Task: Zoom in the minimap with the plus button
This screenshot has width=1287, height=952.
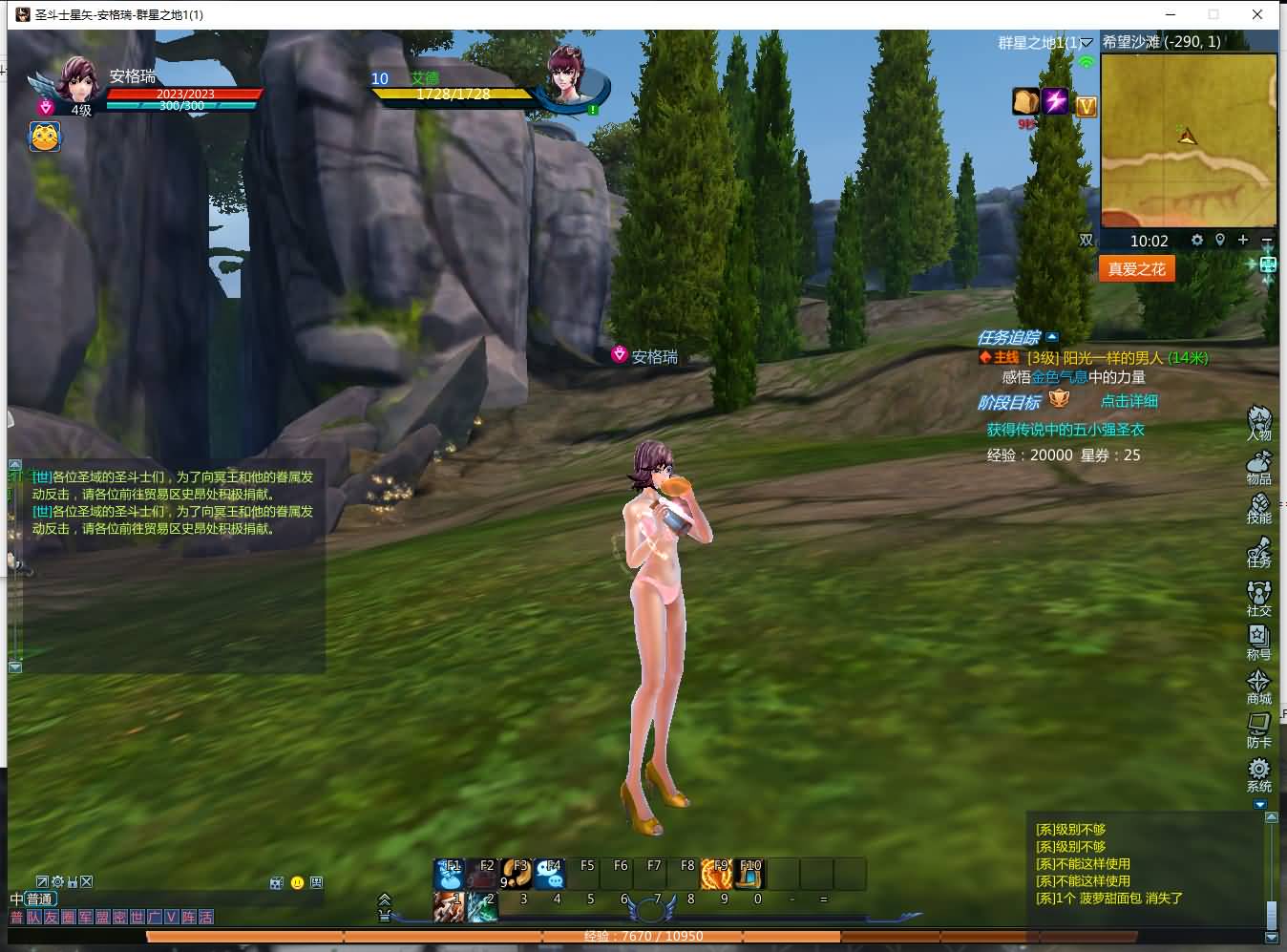Action: pos(1243,240)
